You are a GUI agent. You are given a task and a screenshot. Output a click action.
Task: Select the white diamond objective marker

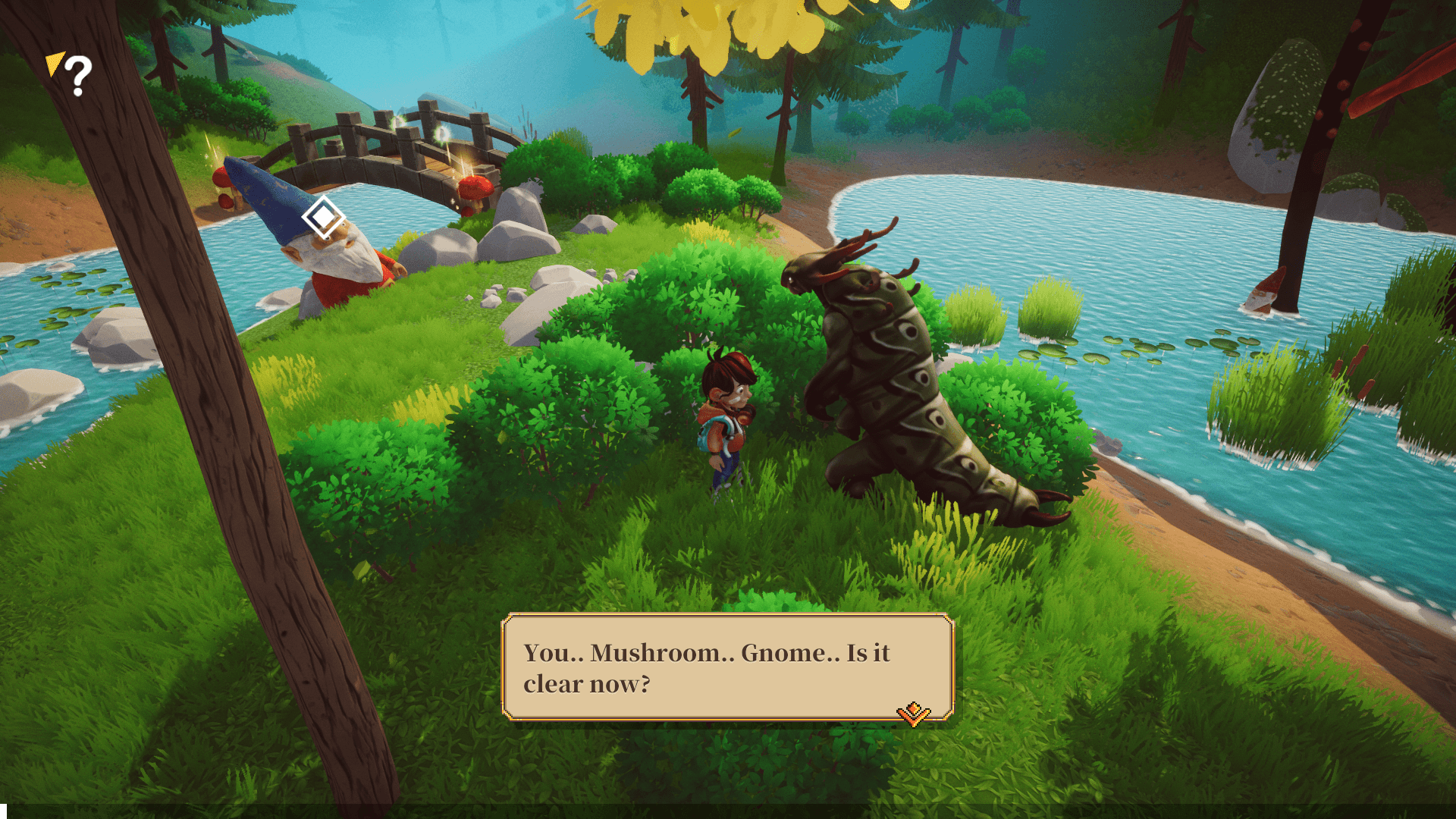pyautogui.click(x=324, y=218)
